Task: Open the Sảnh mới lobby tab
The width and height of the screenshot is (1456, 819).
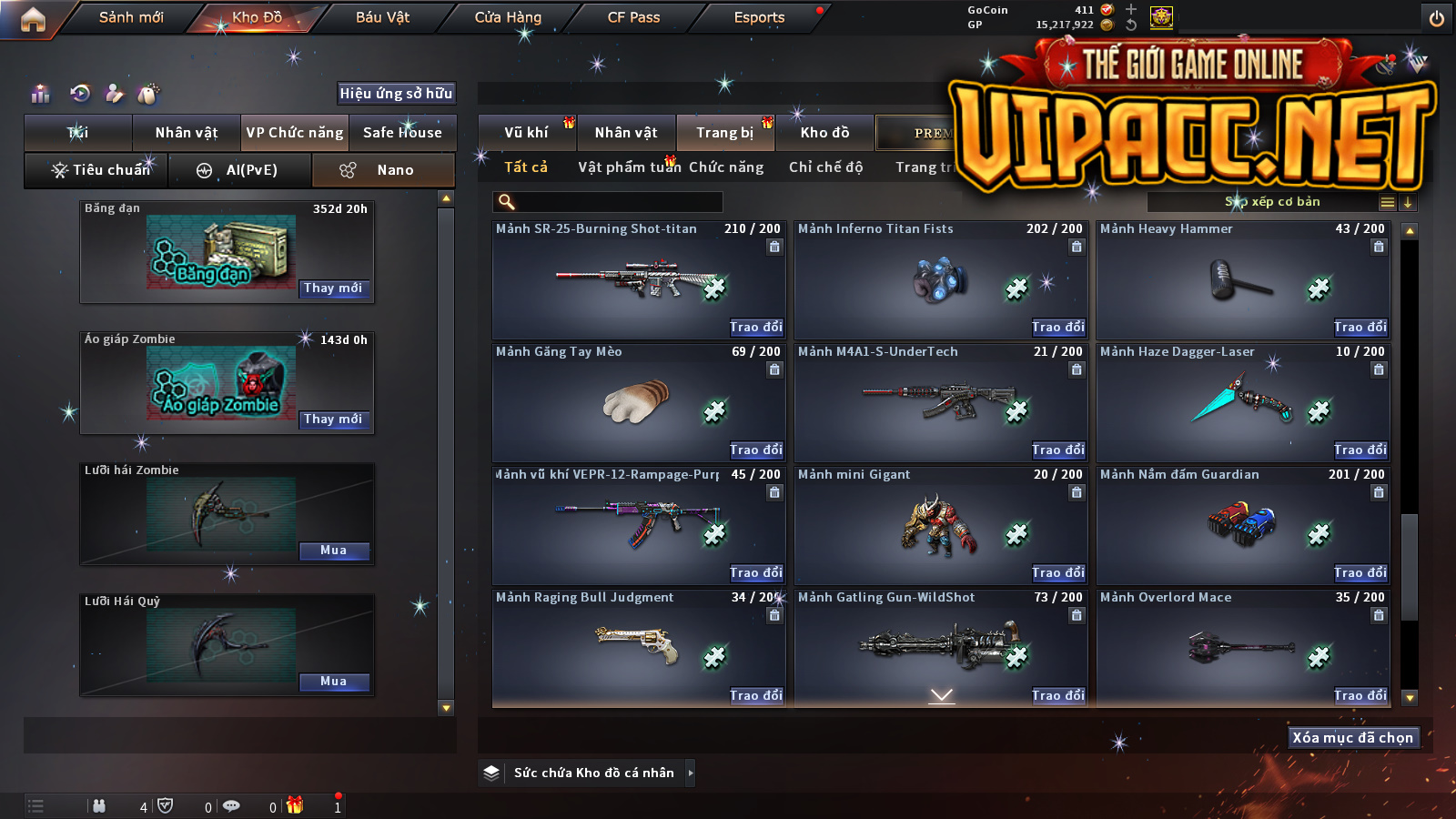Action: click(131, 17)
